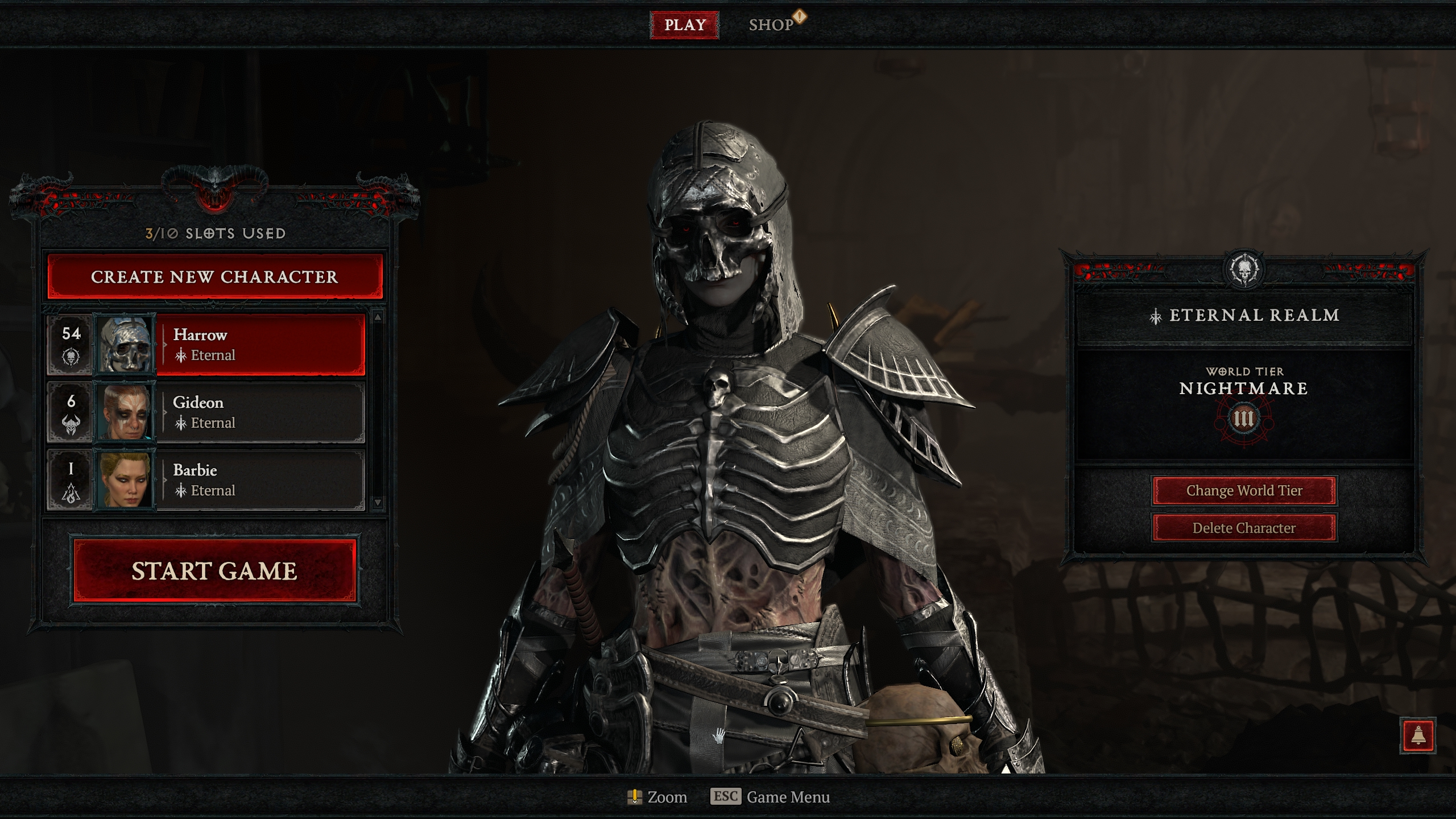Switch to the Play tab
1456x819 pixels.
(x=685, y=25)
